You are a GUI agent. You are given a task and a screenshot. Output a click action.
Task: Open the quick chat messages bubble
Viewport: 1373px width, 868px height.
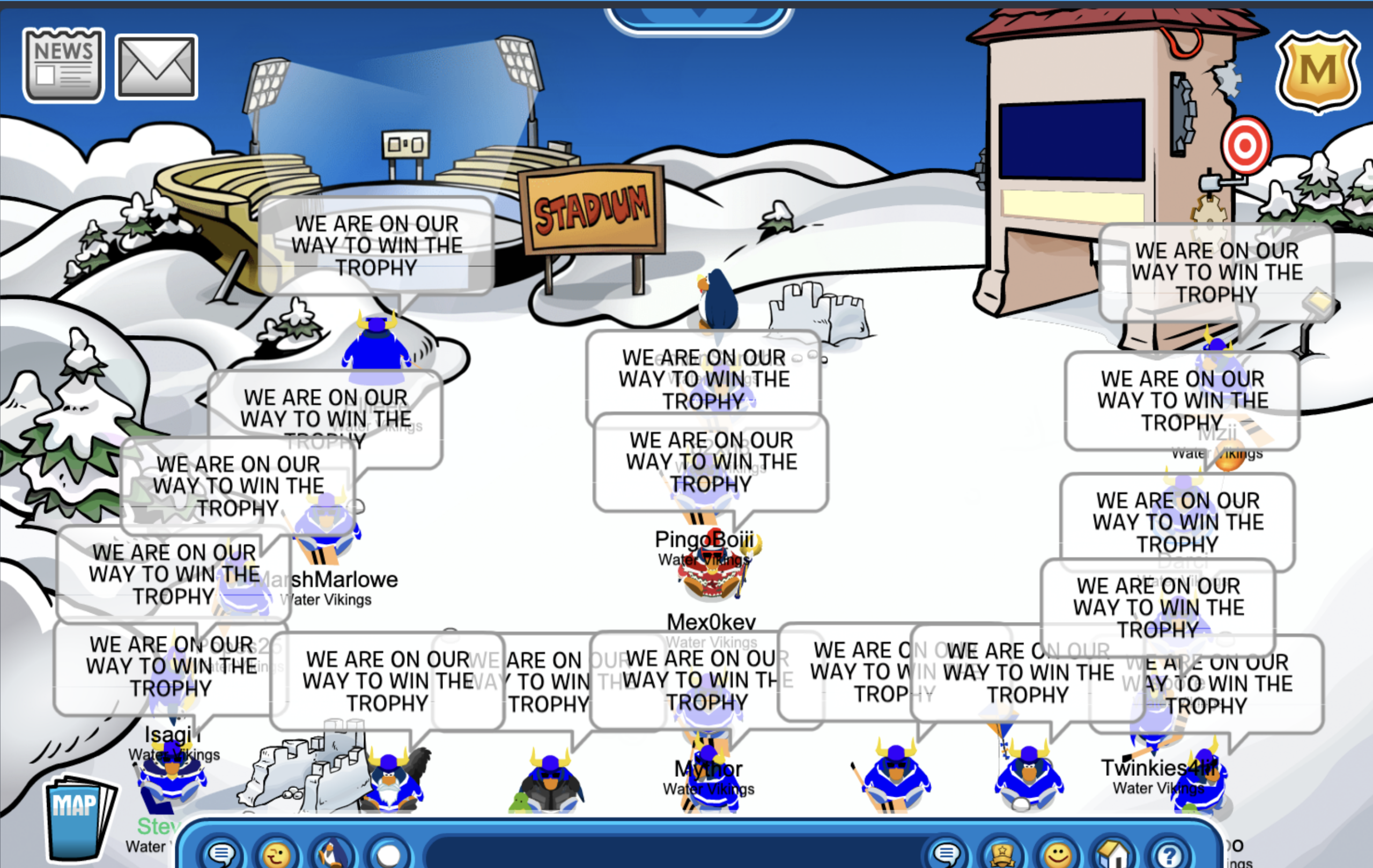[x=221, y=853]
